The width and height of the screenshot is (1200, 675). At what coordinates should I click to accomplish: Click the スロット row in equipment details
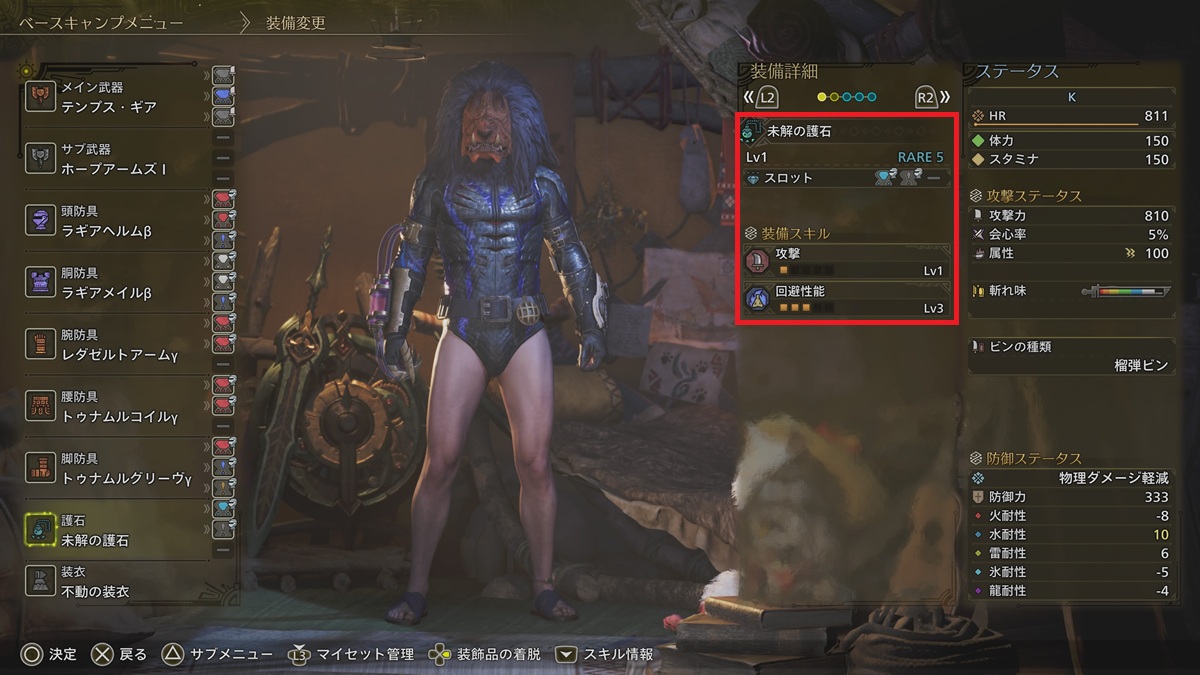tap(846, 178)
